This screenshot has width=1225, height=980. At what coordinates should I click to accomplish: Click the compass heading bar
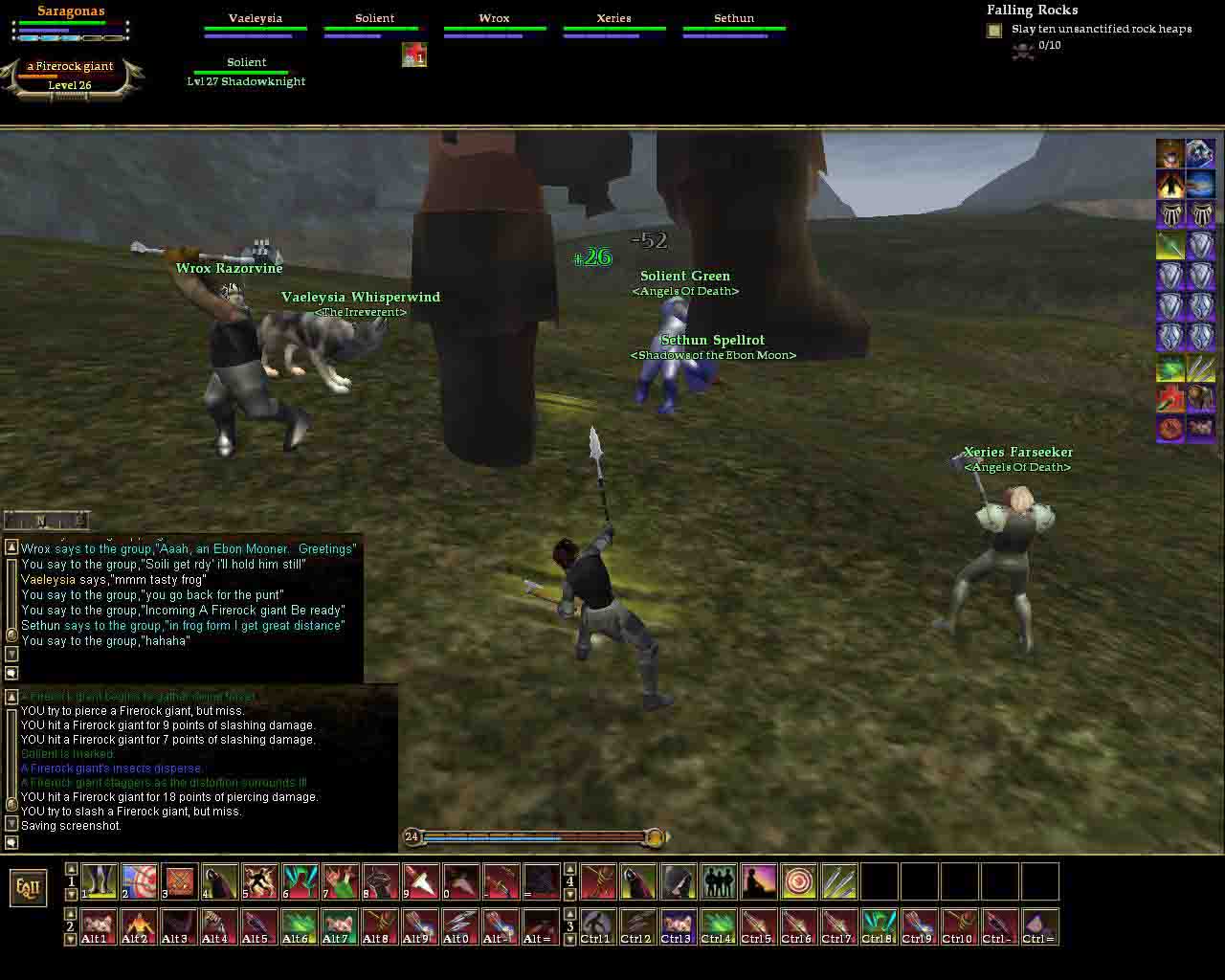pyautogui.click(x=47, y=521)
